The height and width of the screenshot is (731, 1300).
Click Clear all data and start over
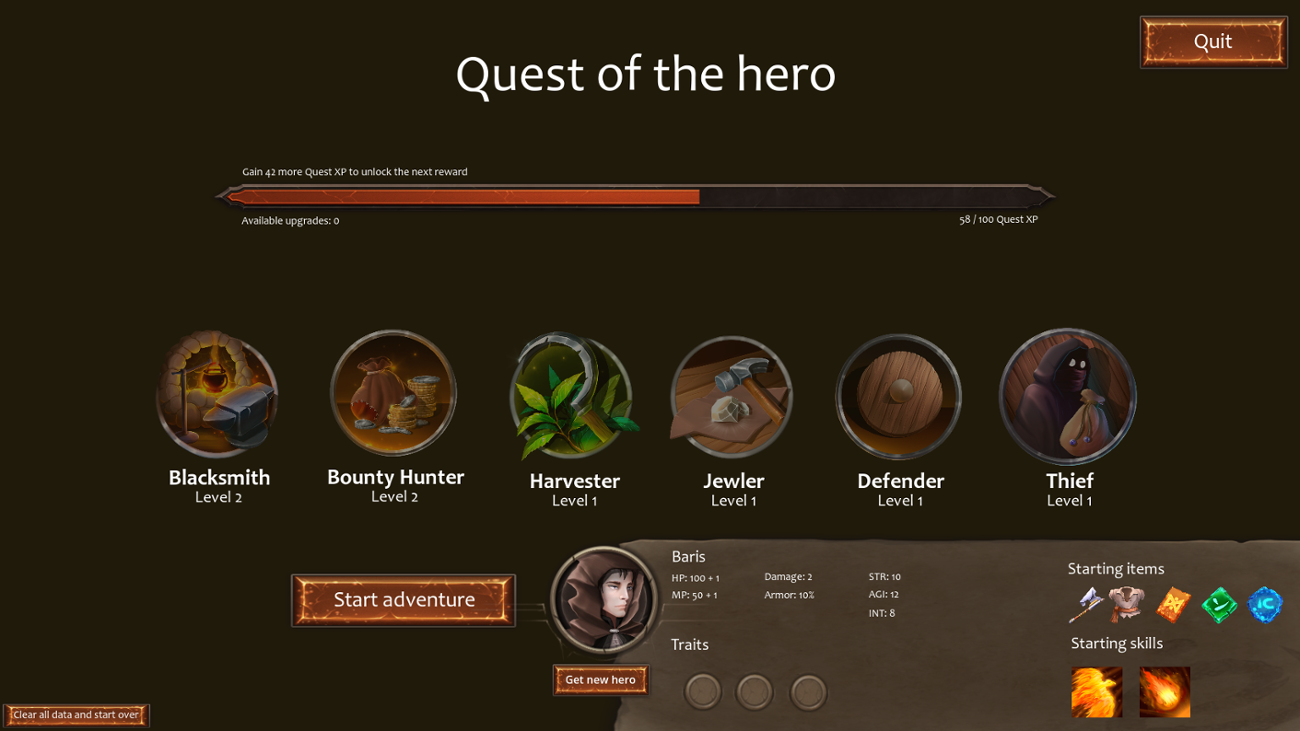[x=76, y=715]
